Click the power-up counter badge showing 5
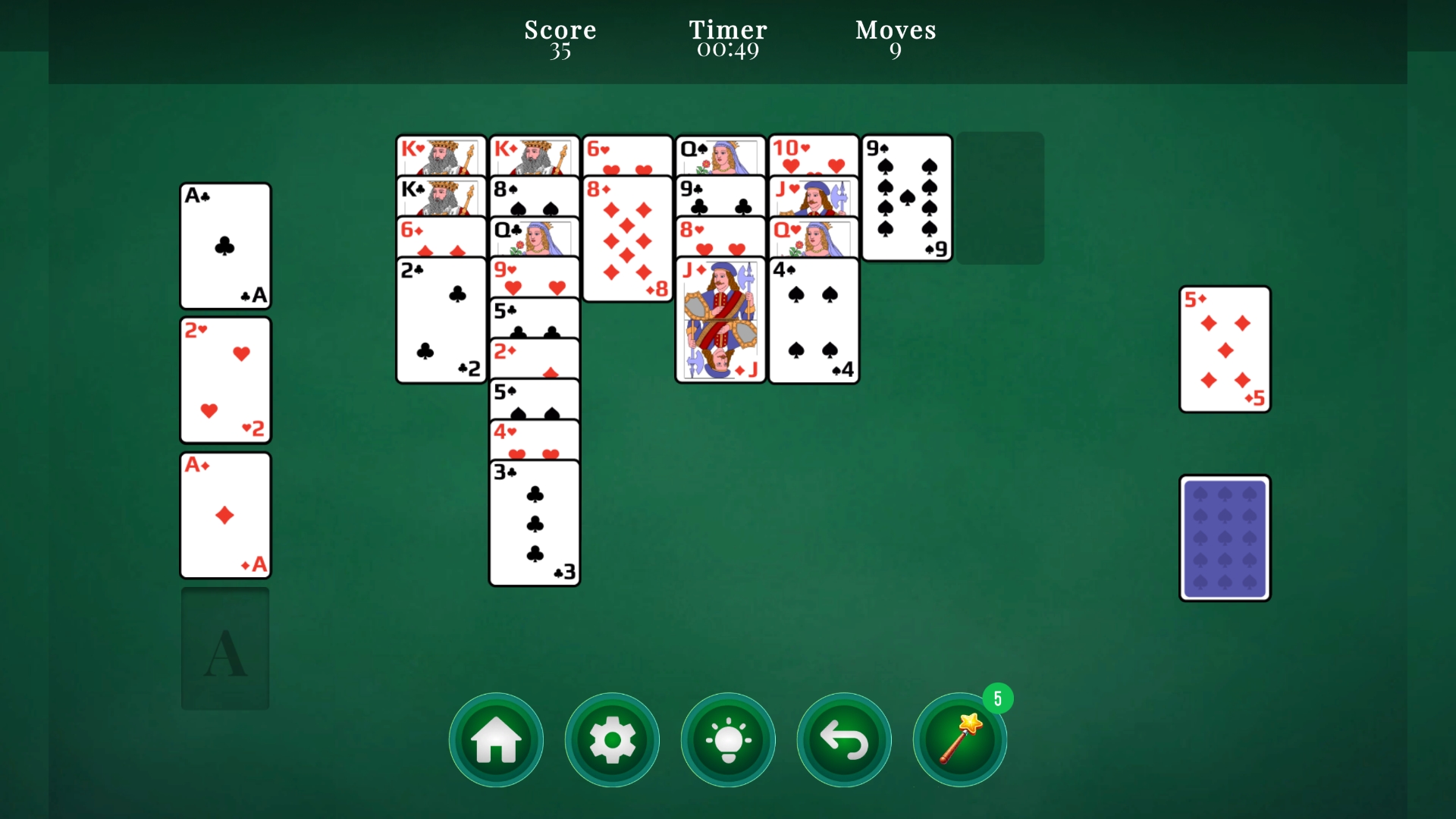This screenshot has height=819, width=1456. (999, 698)
